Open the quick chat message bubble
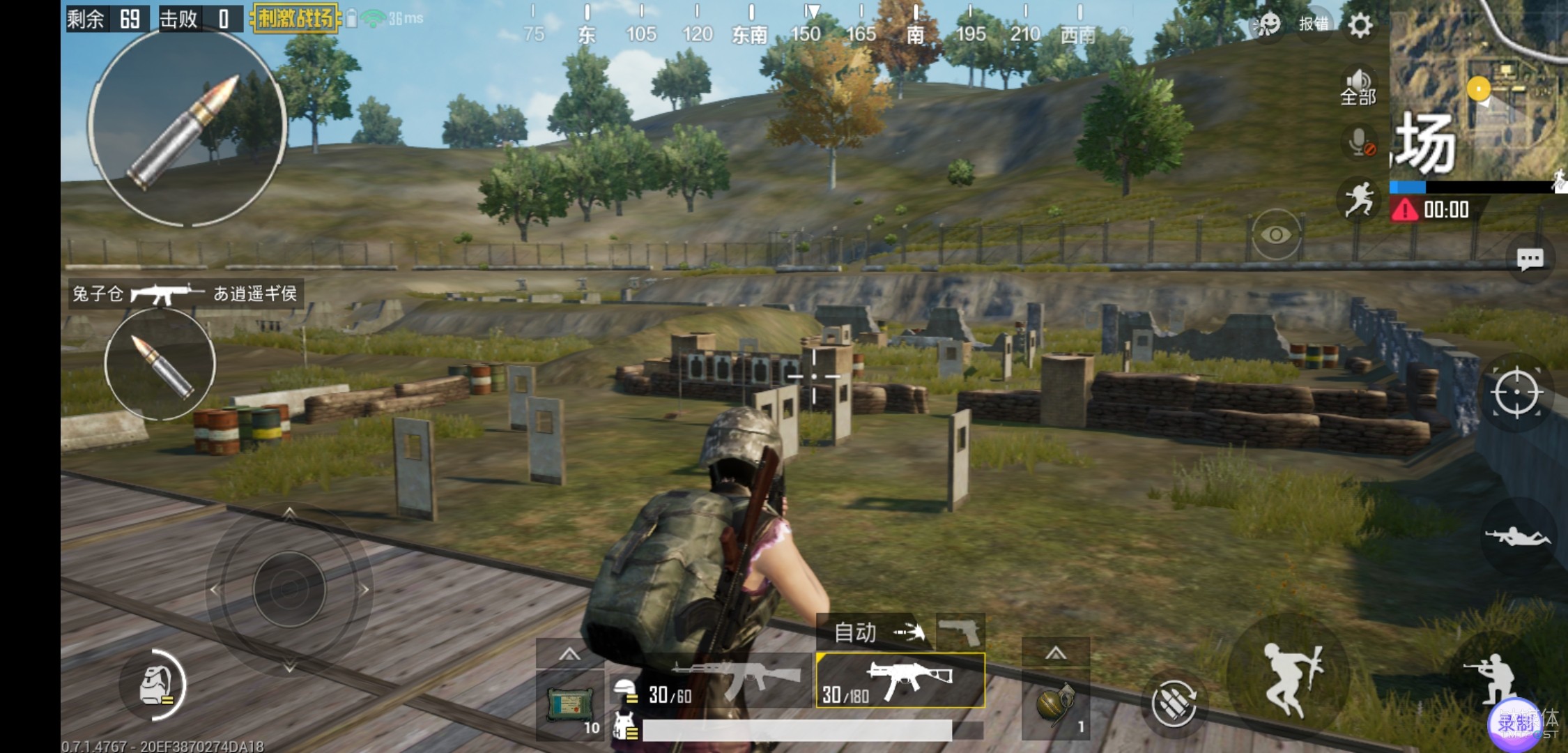 pyautogui.click(x=1530, y=260)
